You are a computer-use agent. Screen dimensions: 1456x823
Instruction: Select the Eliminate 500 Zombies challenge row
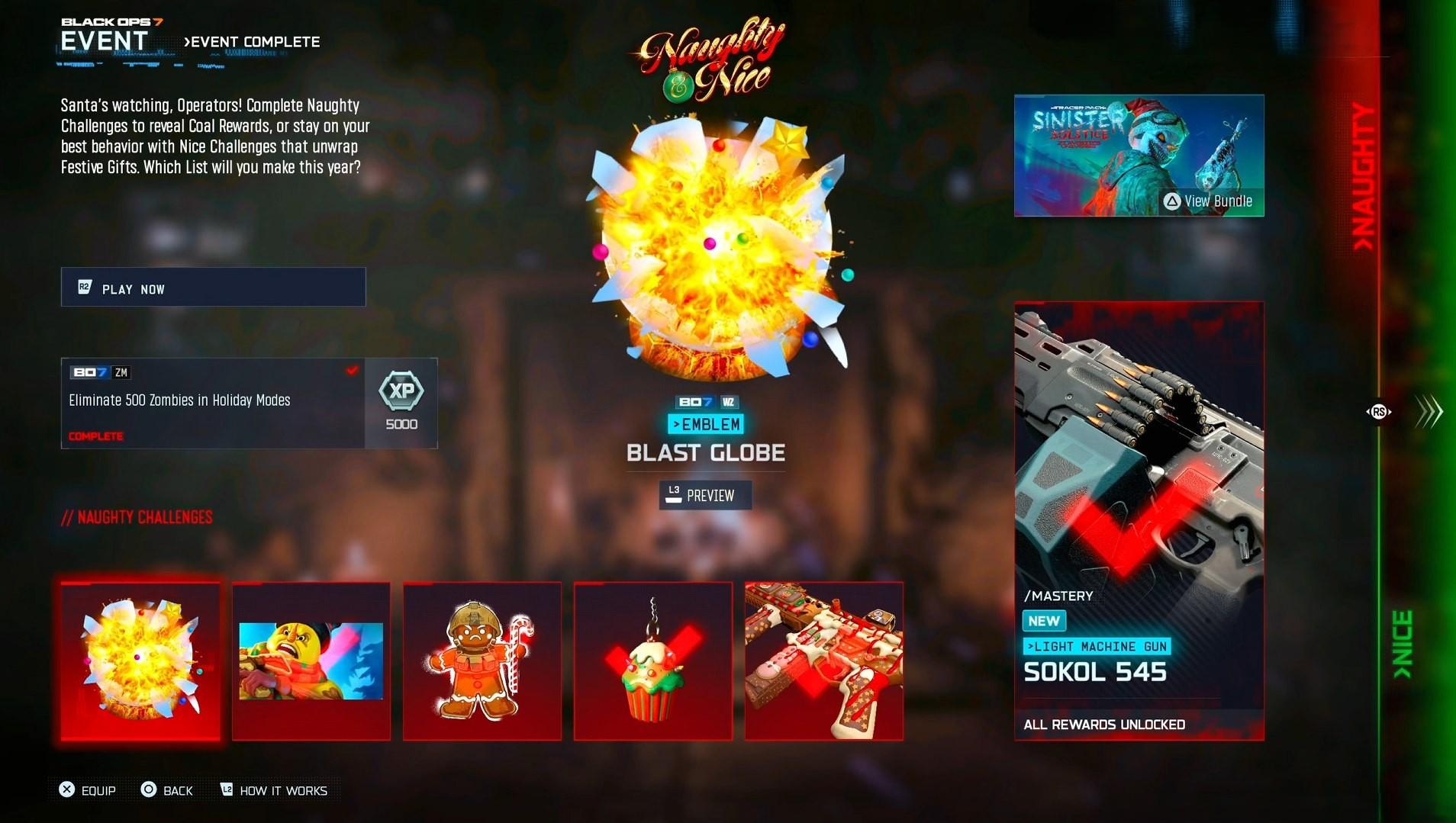[213, 403]
